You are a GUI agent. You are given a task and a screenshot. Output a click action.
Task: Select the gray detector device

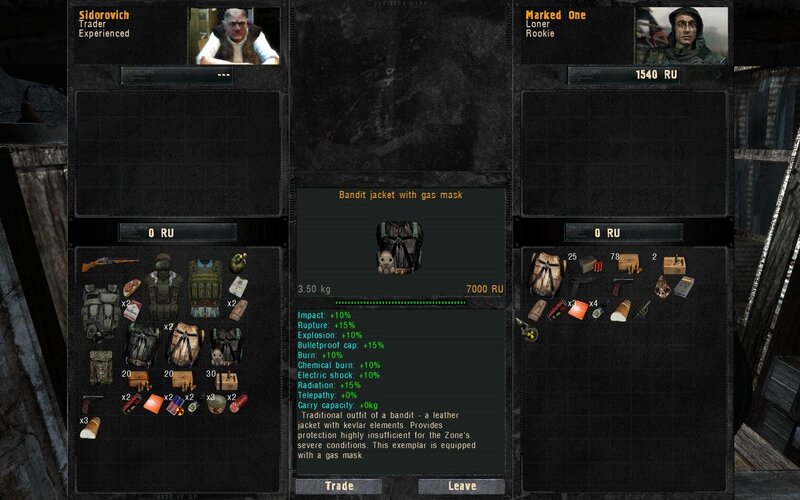pos(684,287)
